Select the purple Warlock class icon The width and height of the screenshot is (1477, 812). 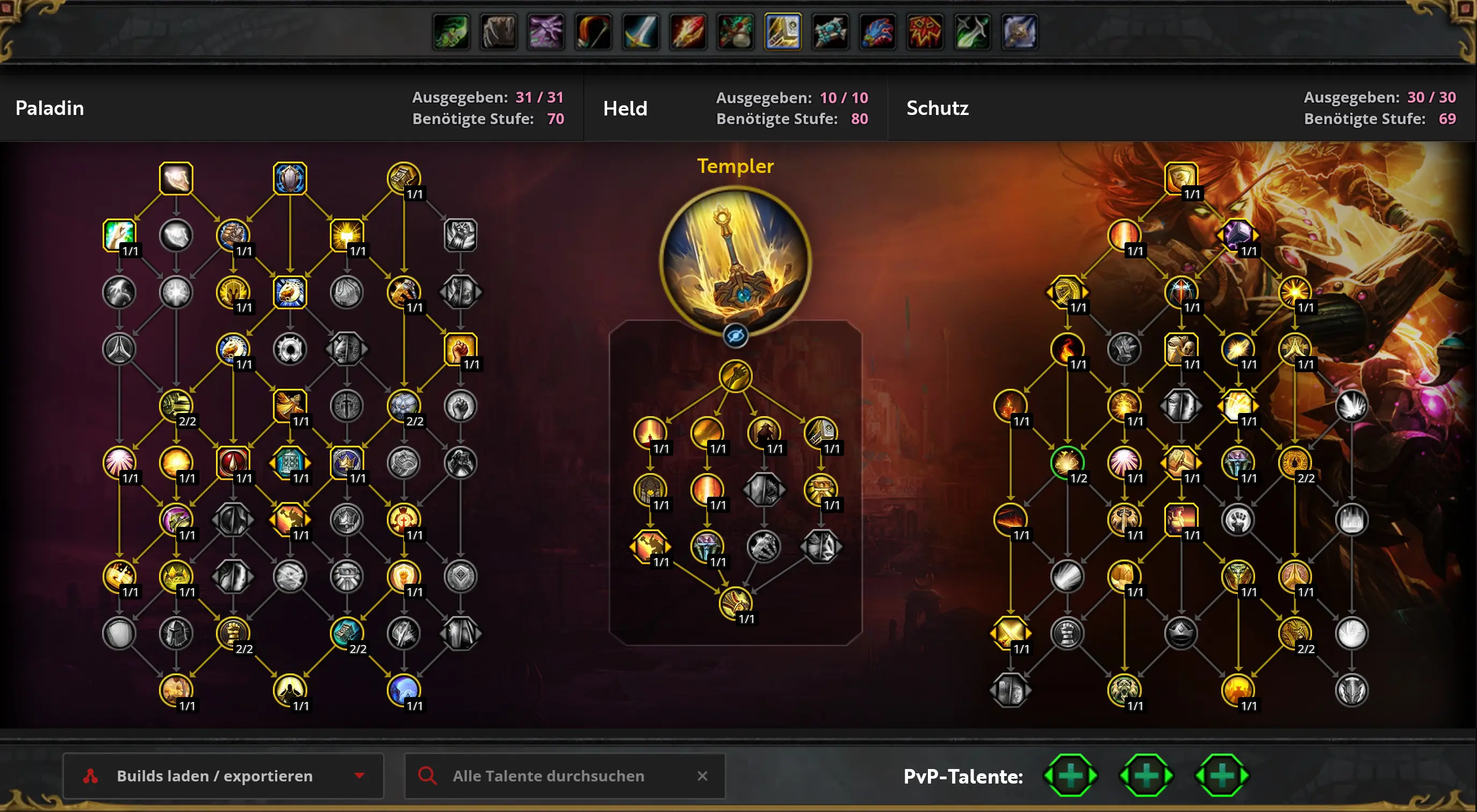pos(546,32)
